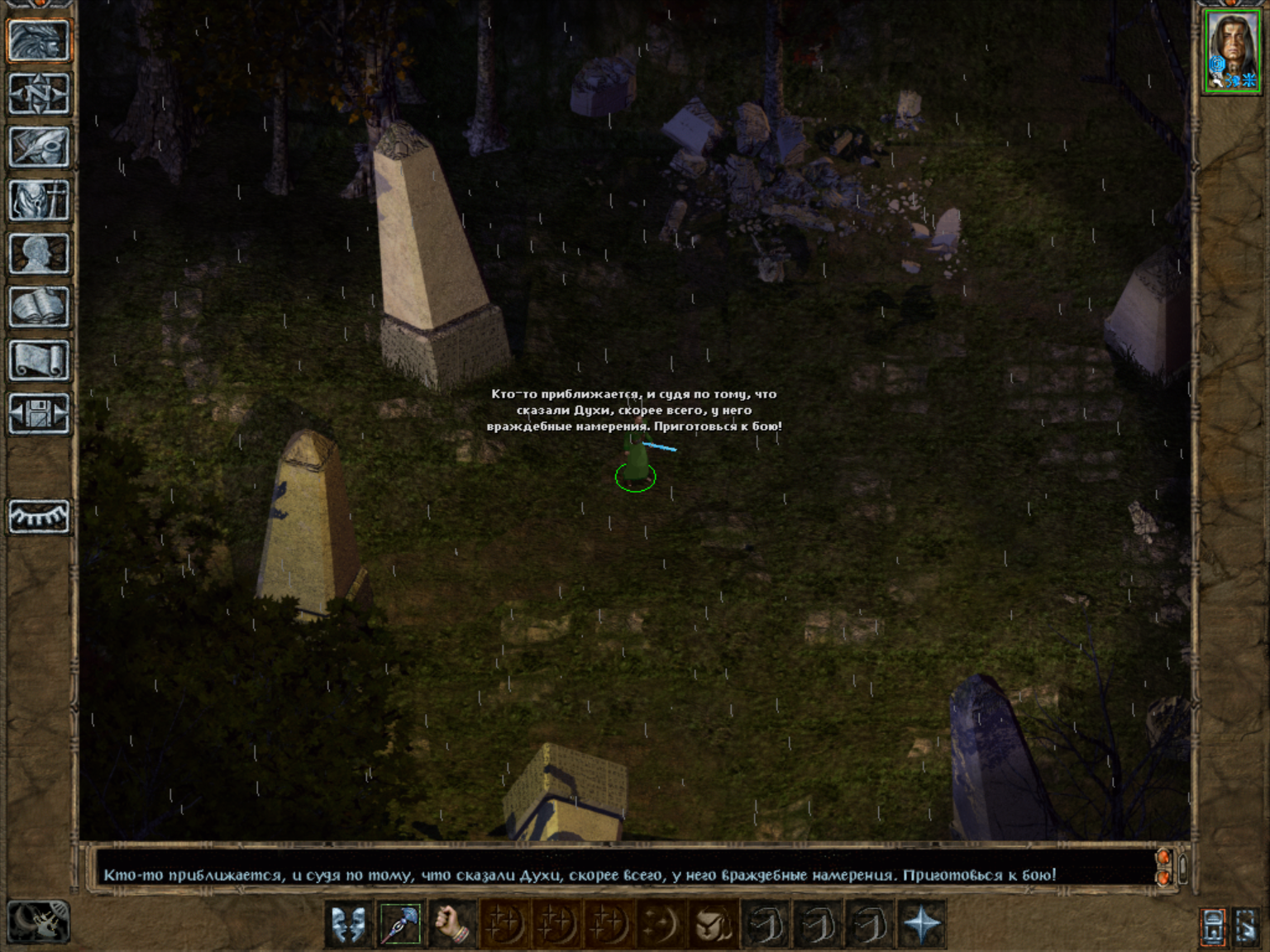This screenshot has width=1270, height=952.
Task: Choose the fist weapon slot
Action: click(451, 923)
